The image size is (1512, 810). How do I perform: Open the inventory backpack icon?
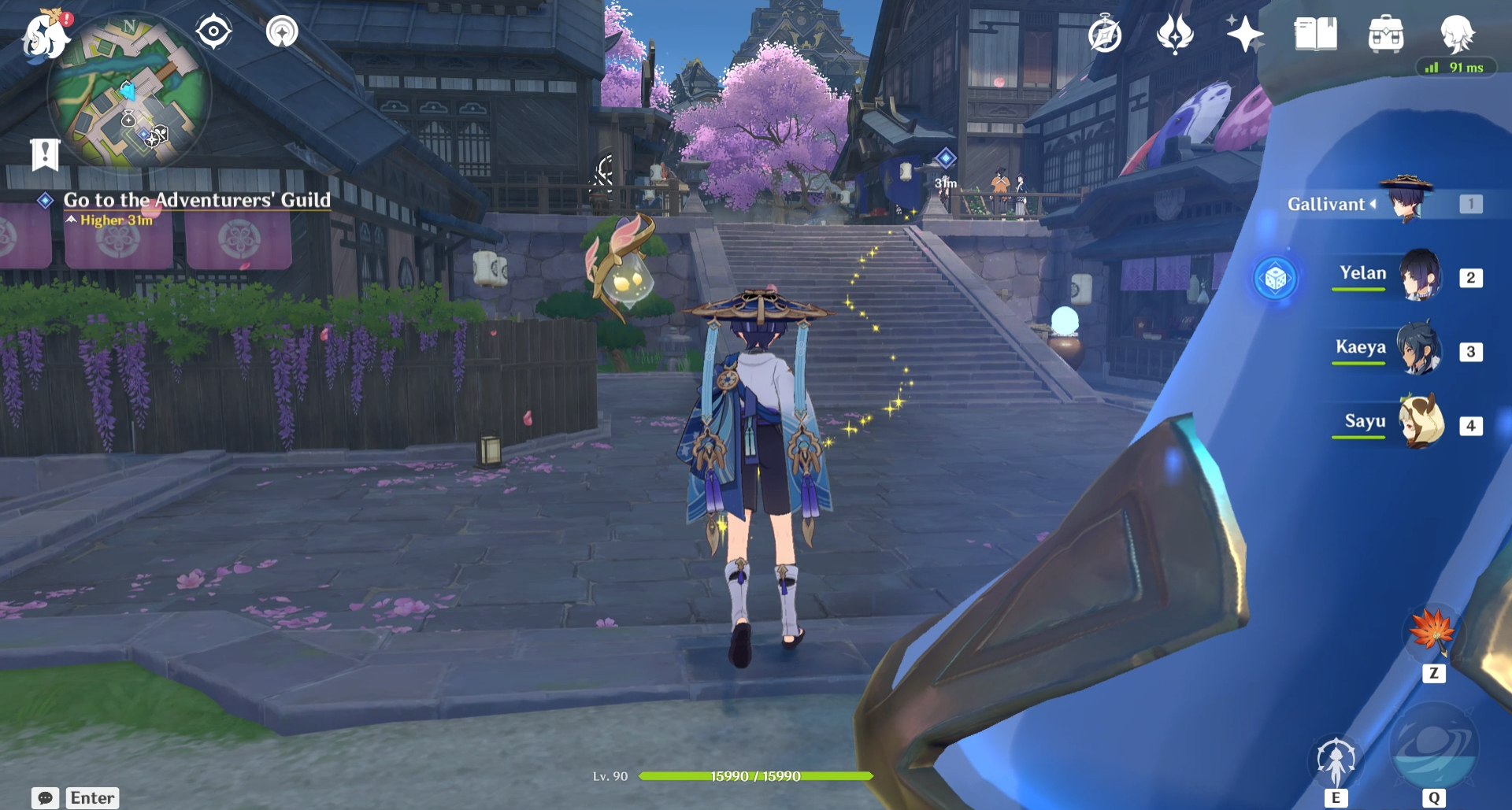1386,35
